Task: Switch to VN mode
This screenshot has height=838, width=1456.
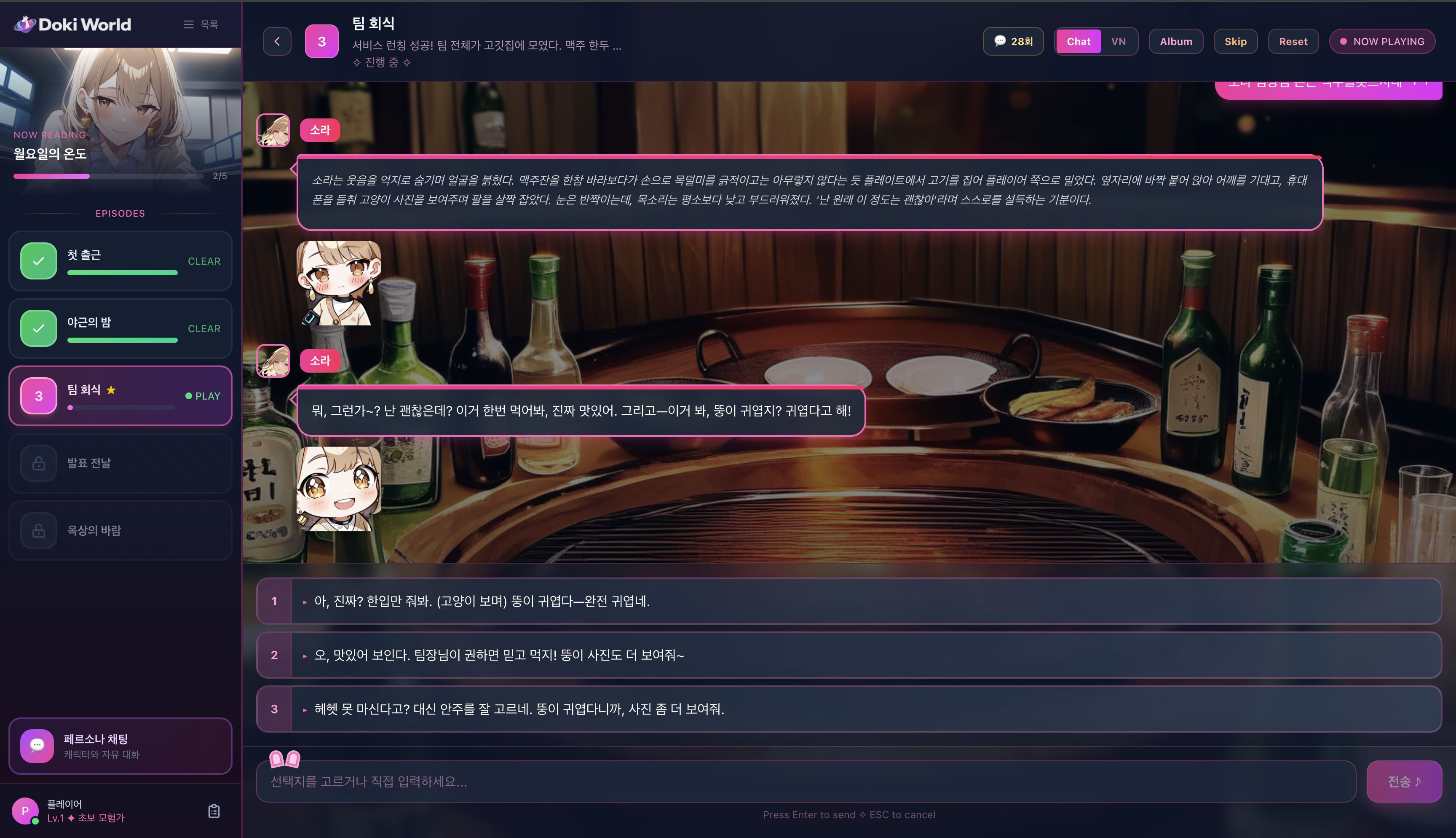Action: point(1118,41)
